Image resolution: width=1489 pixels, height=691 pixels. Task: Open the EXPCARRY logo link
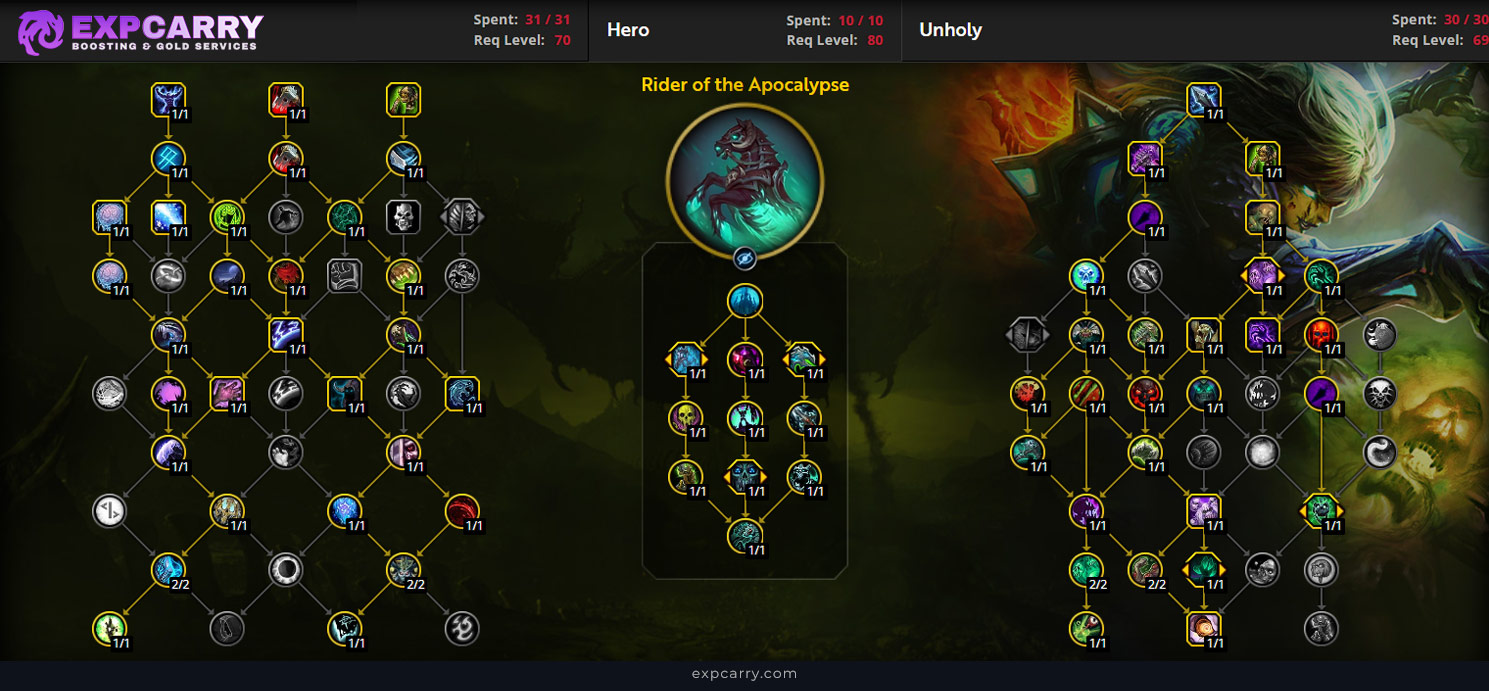[x=140, y=31]
